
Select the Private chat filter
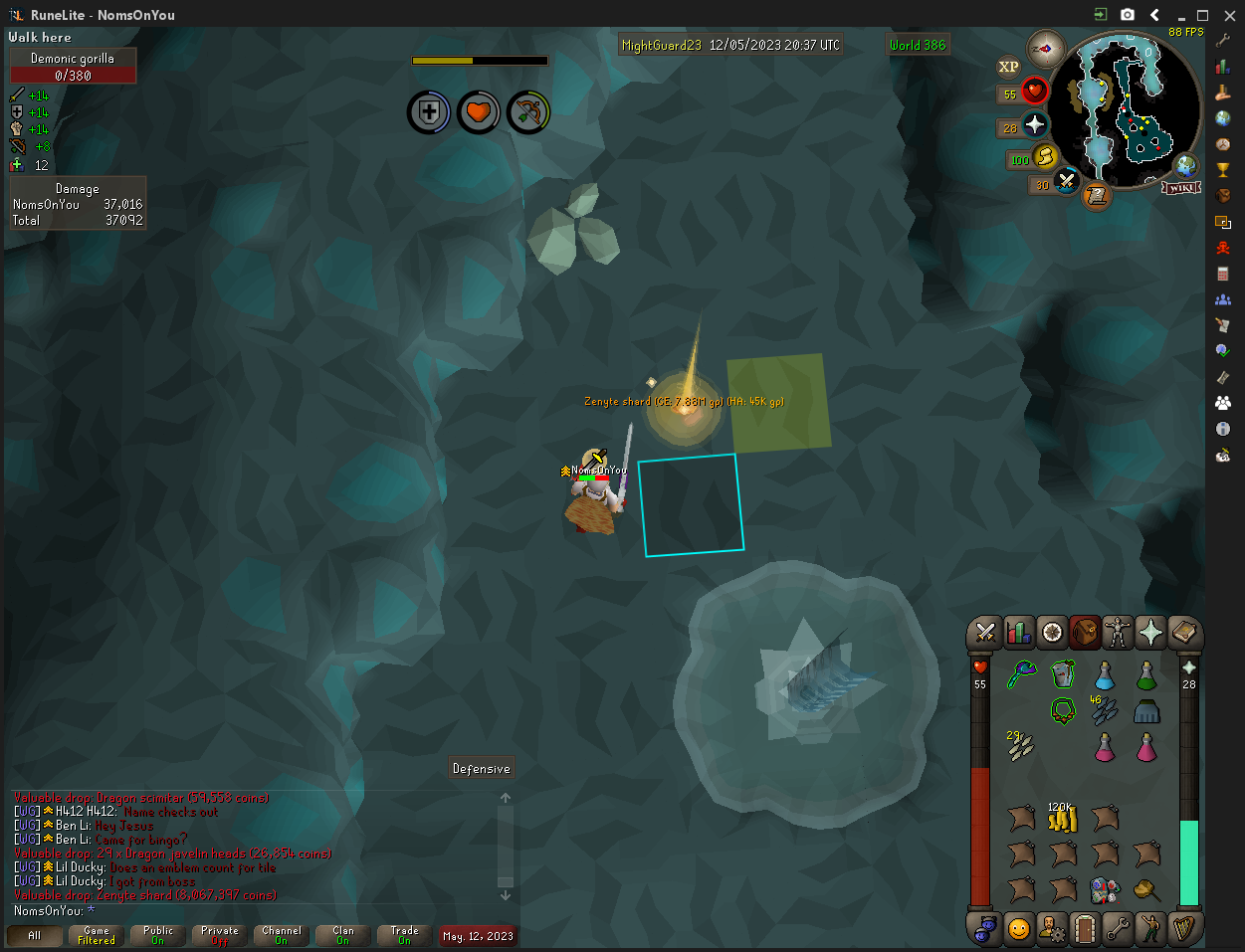pyautogui.click(x=220, y=935)
